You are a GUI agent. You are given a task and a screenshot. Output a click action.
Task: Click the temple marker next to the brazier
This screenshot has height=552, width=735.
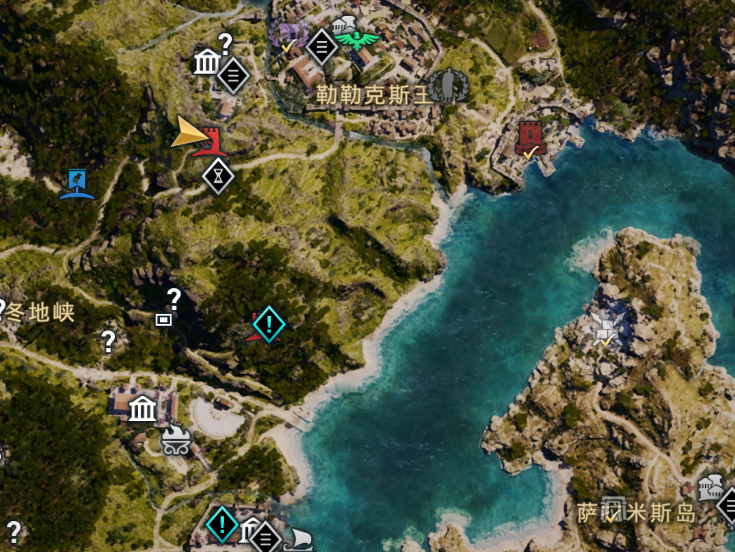[143, 408]
